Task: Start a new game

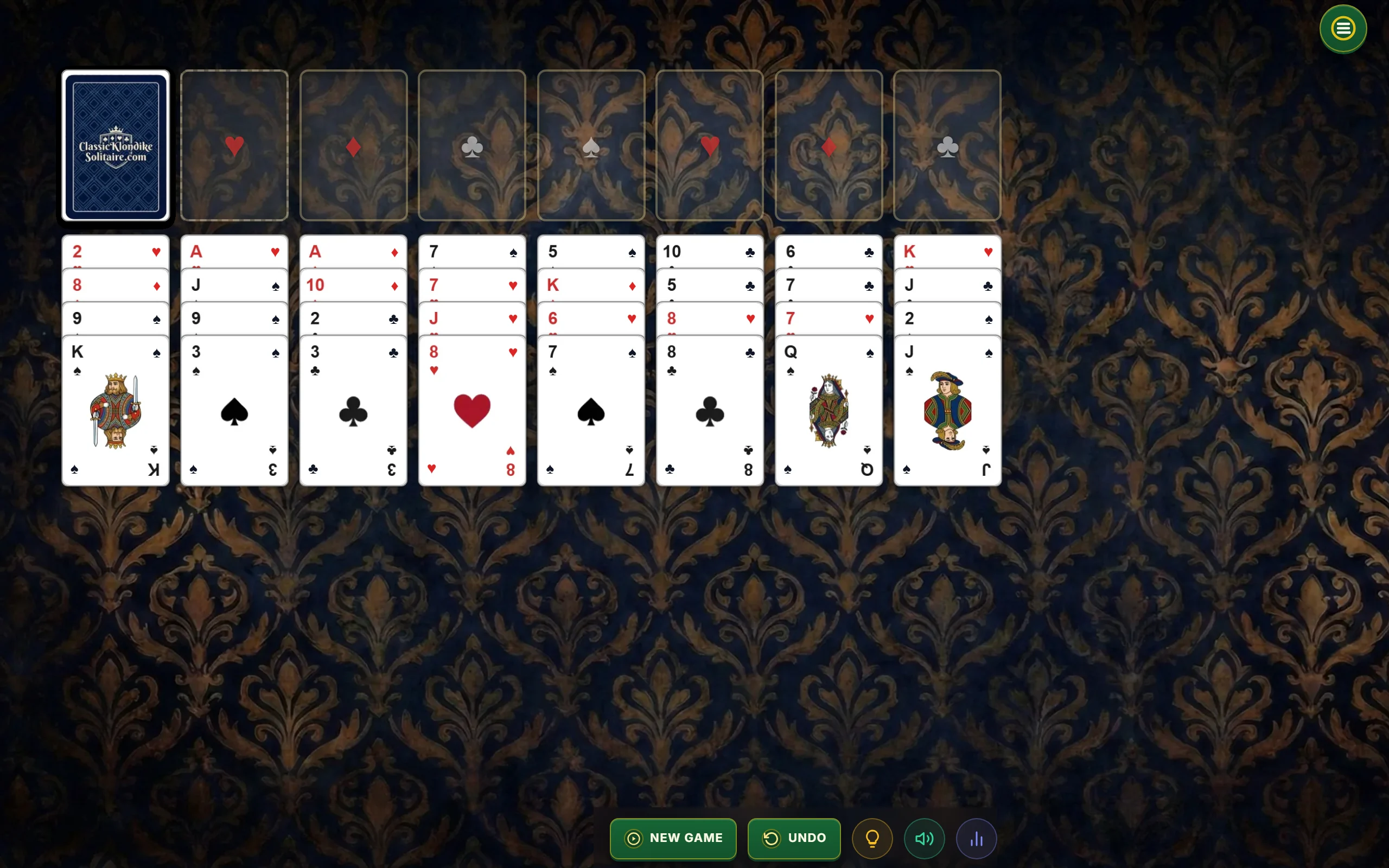Action: 673,838
